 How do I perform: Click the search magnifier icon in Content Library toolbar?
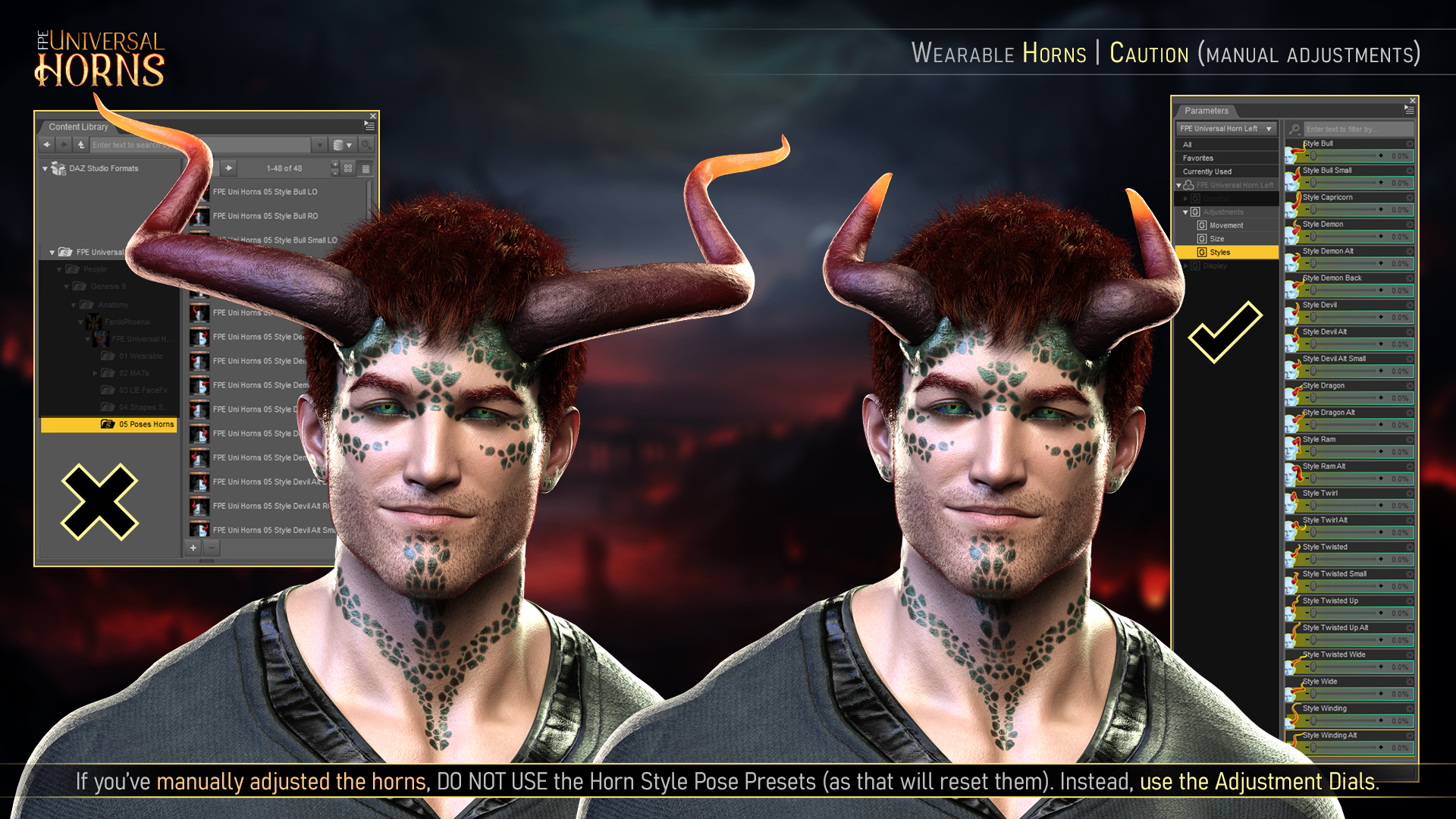click(368, 146)
